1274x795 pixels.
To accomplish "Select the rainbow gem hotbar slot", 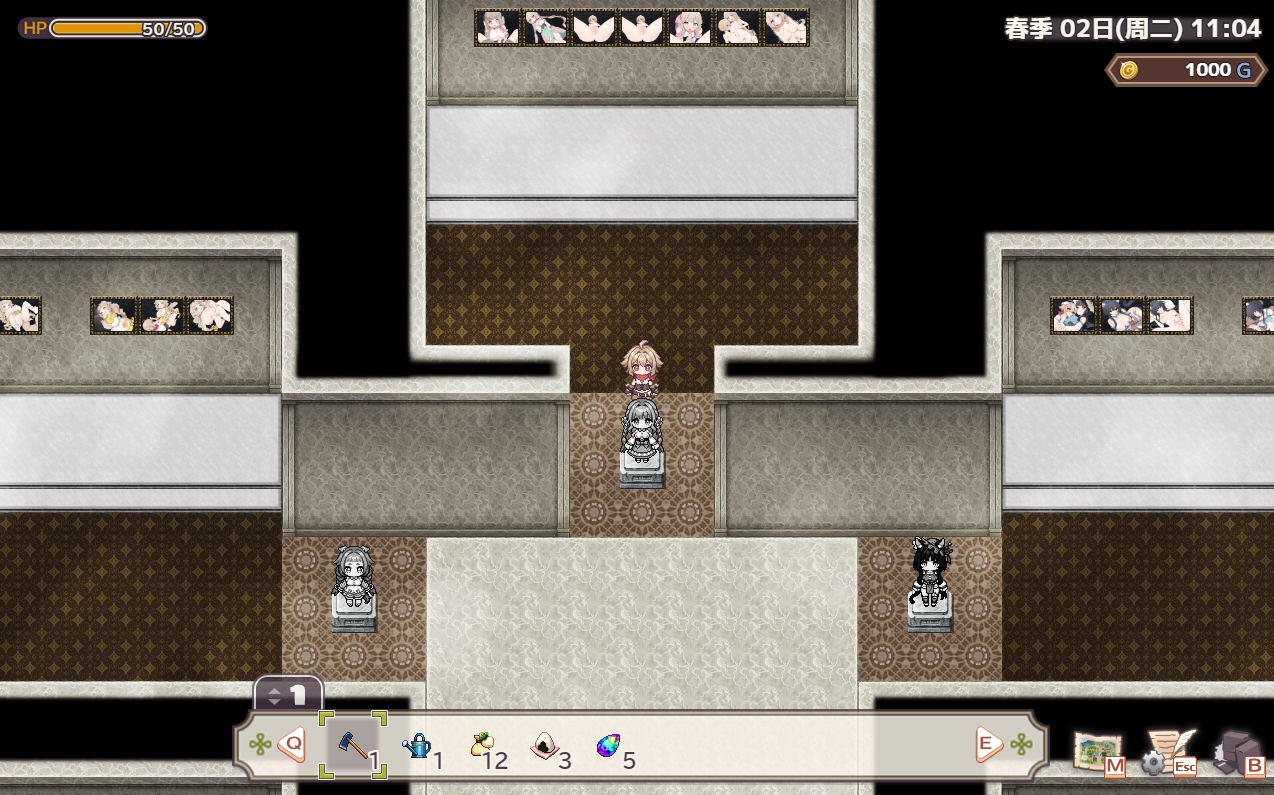I will 608,745.
